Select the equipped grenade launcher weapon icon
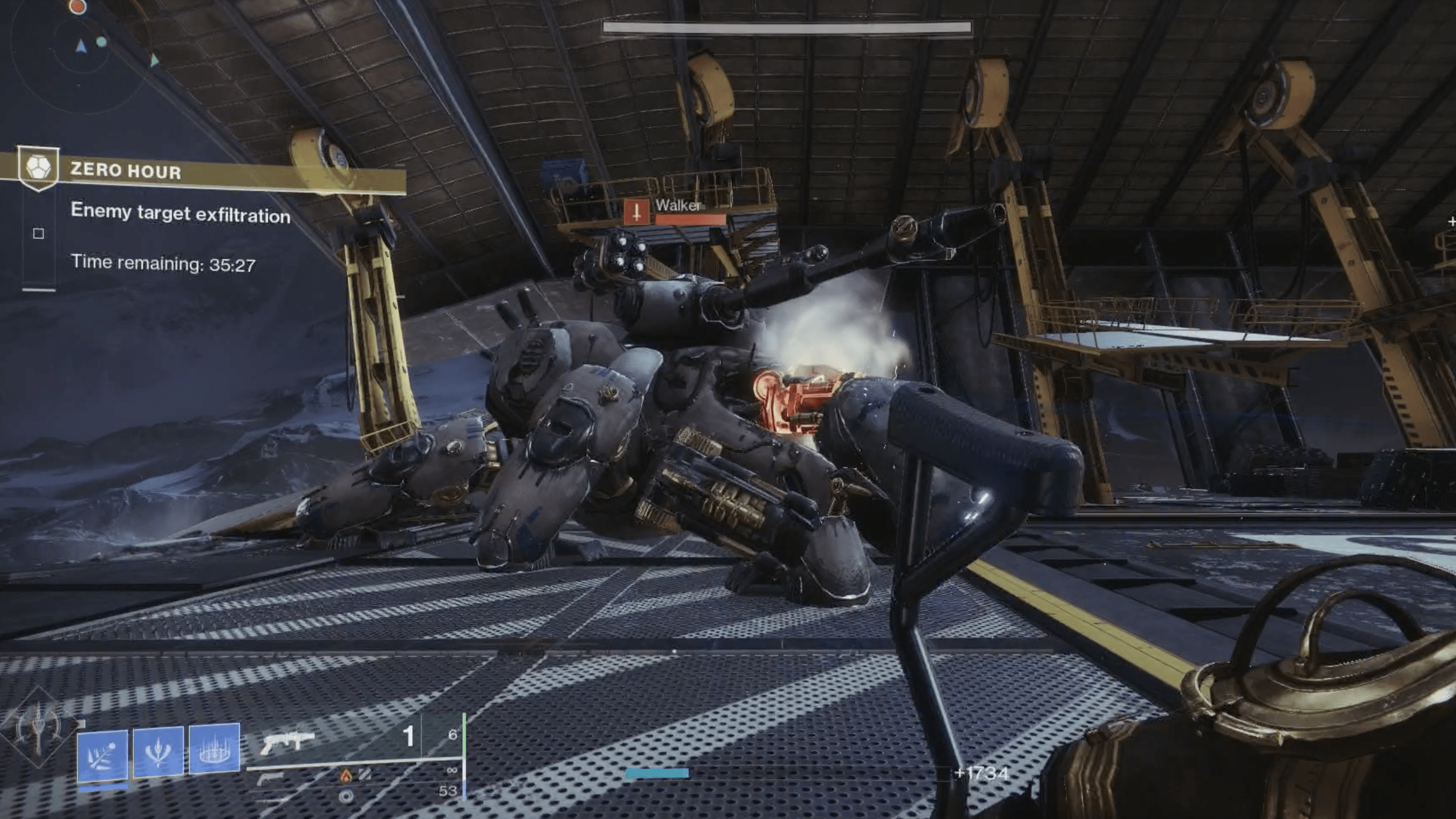 pos(287,742)
